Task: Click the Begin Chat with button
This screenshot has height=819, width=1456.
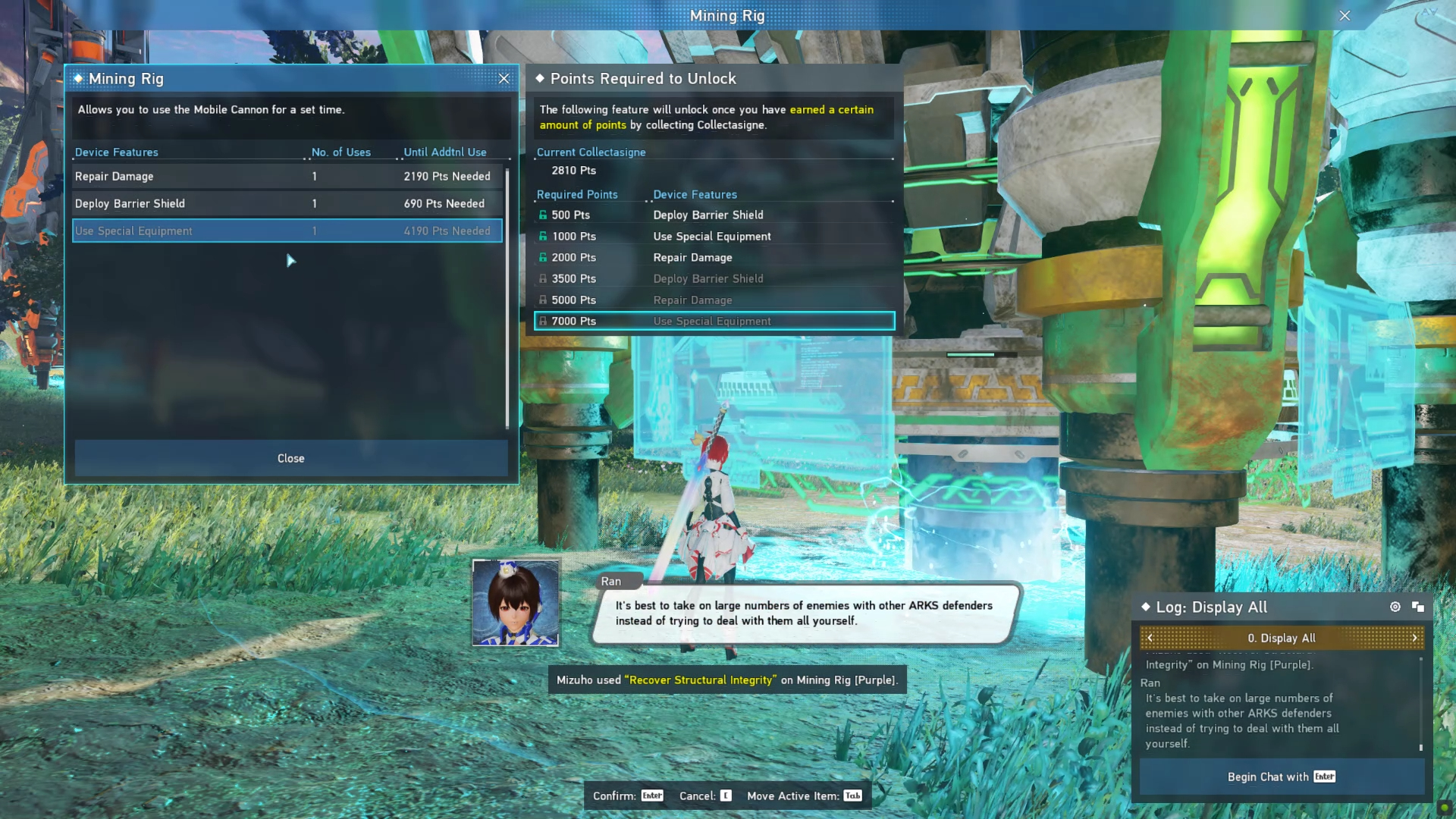Action: click(1281, 777)
